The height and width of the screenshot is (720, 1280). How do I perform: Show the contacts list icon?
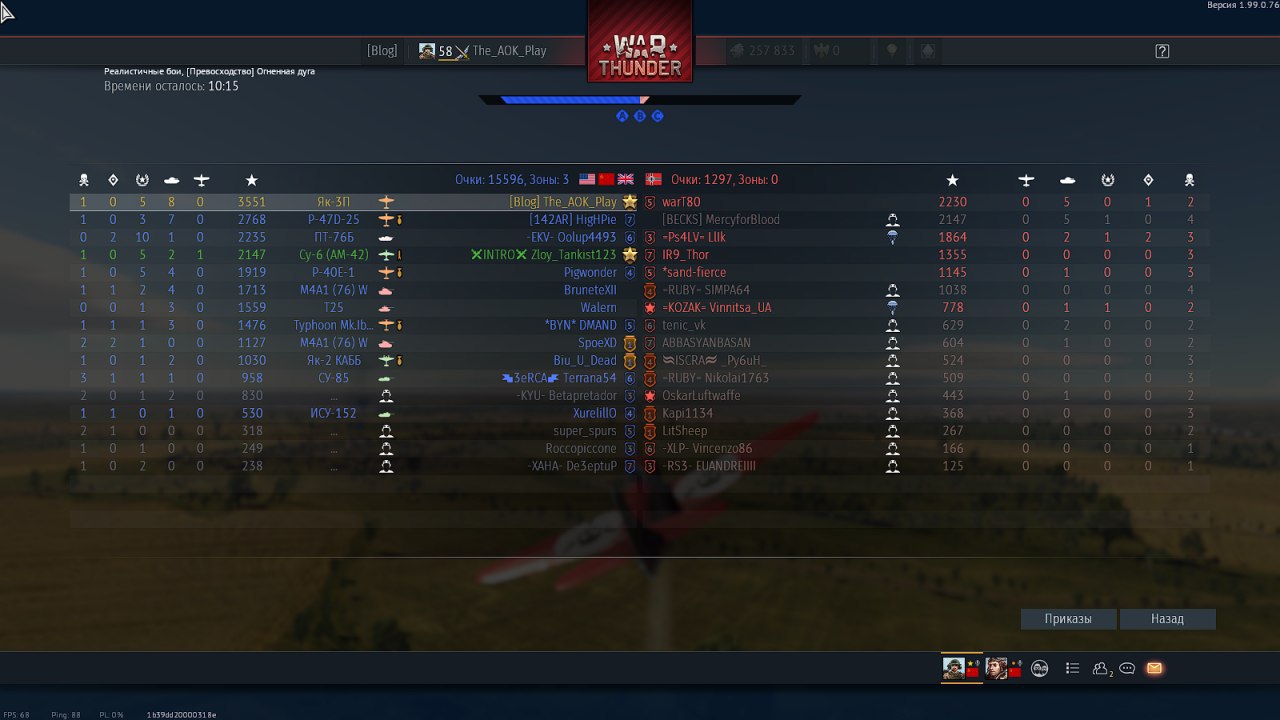(1102, 668)
